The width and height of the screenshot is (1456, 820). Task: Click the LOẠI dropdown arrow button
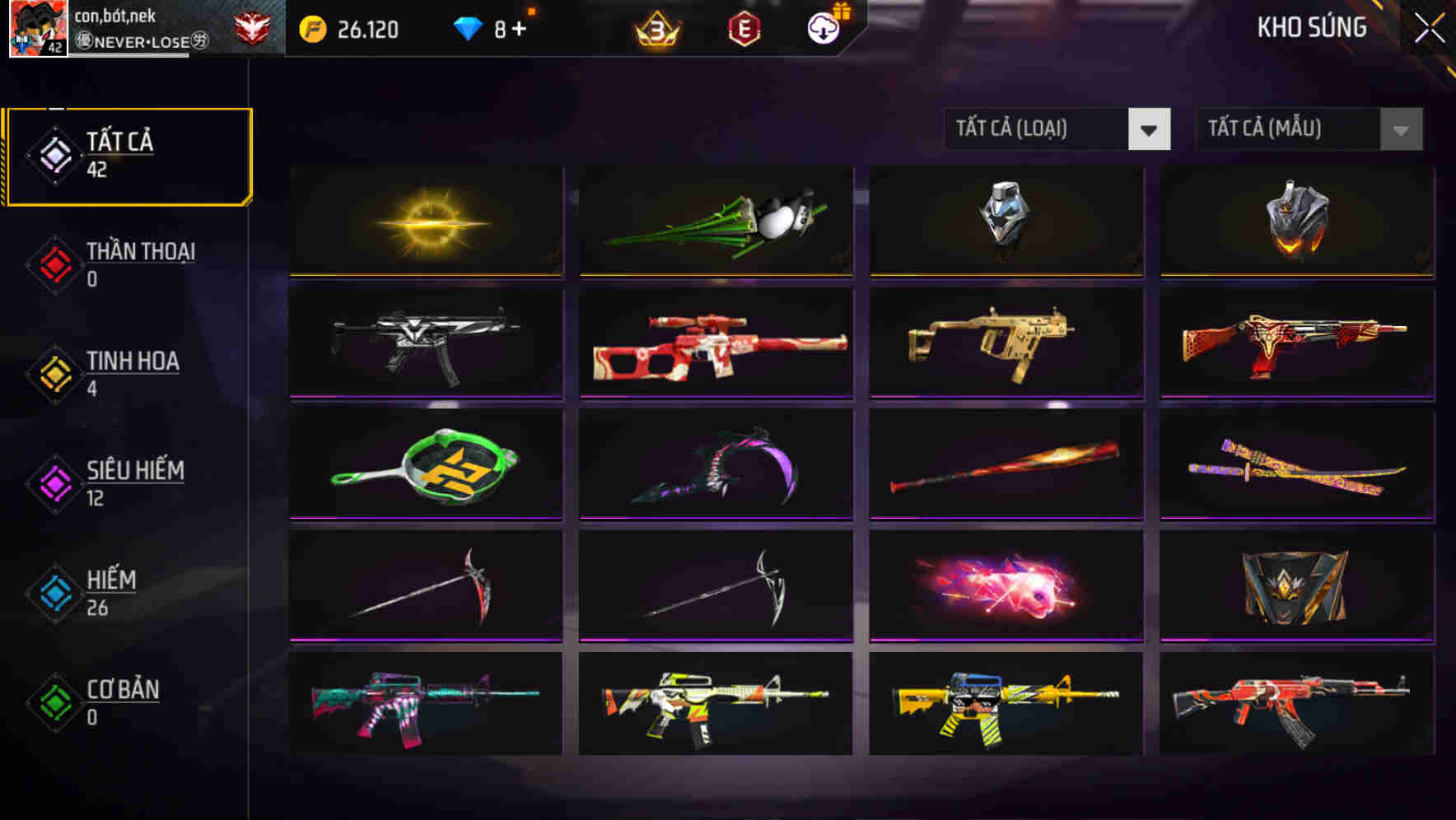click(1150, 129)
